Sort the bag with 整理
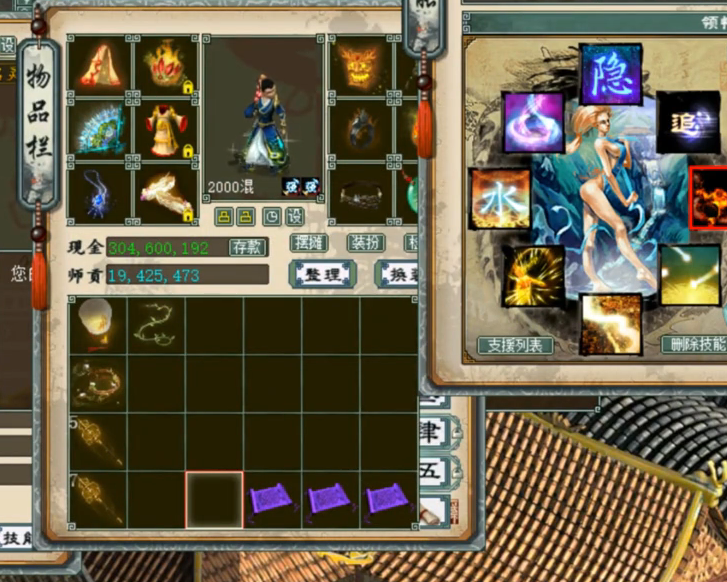The image size is (727, 582). coord(320,274)
